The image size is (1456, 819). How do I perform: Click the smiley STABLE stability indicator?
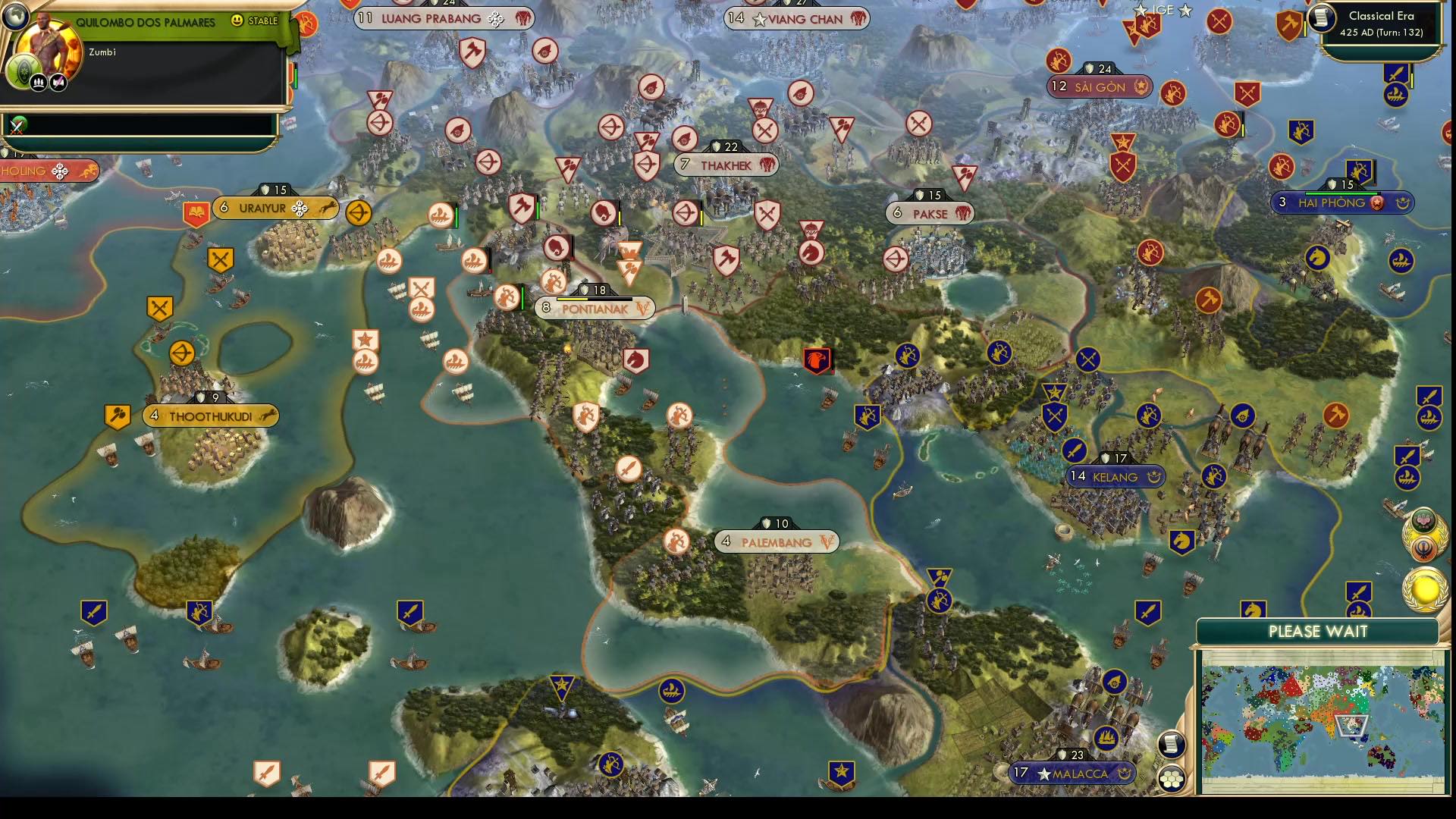[x=236, y=20]
